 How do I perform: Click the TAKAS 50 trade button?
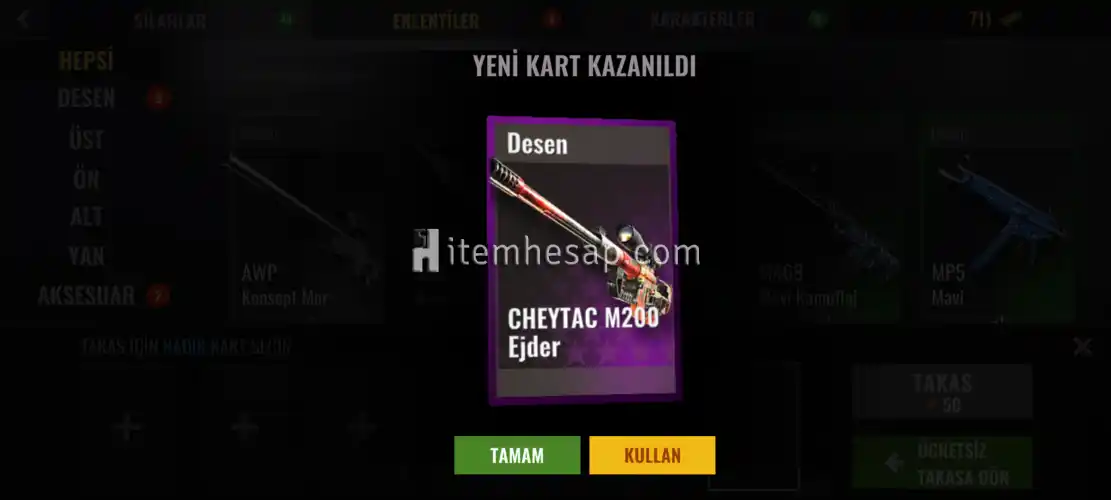click(942, 390)
